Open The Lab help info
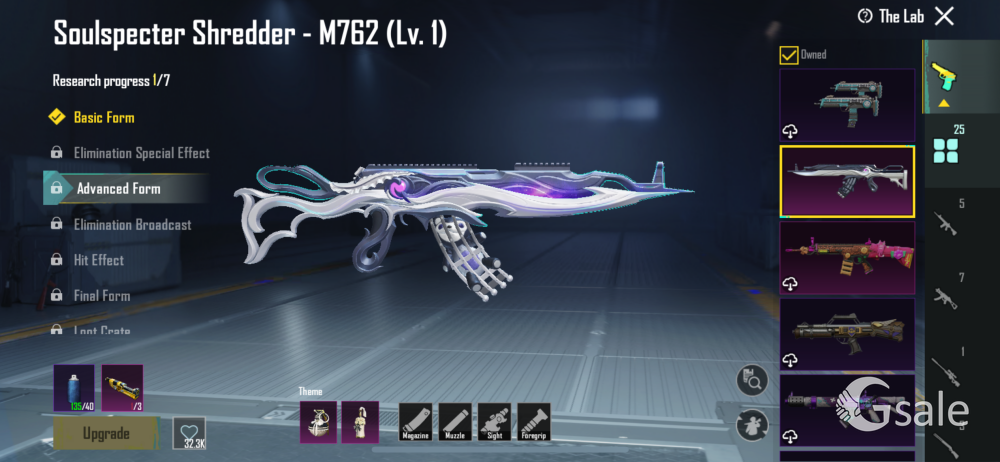This screenshot has width=1000, height=462. (866, 16)
